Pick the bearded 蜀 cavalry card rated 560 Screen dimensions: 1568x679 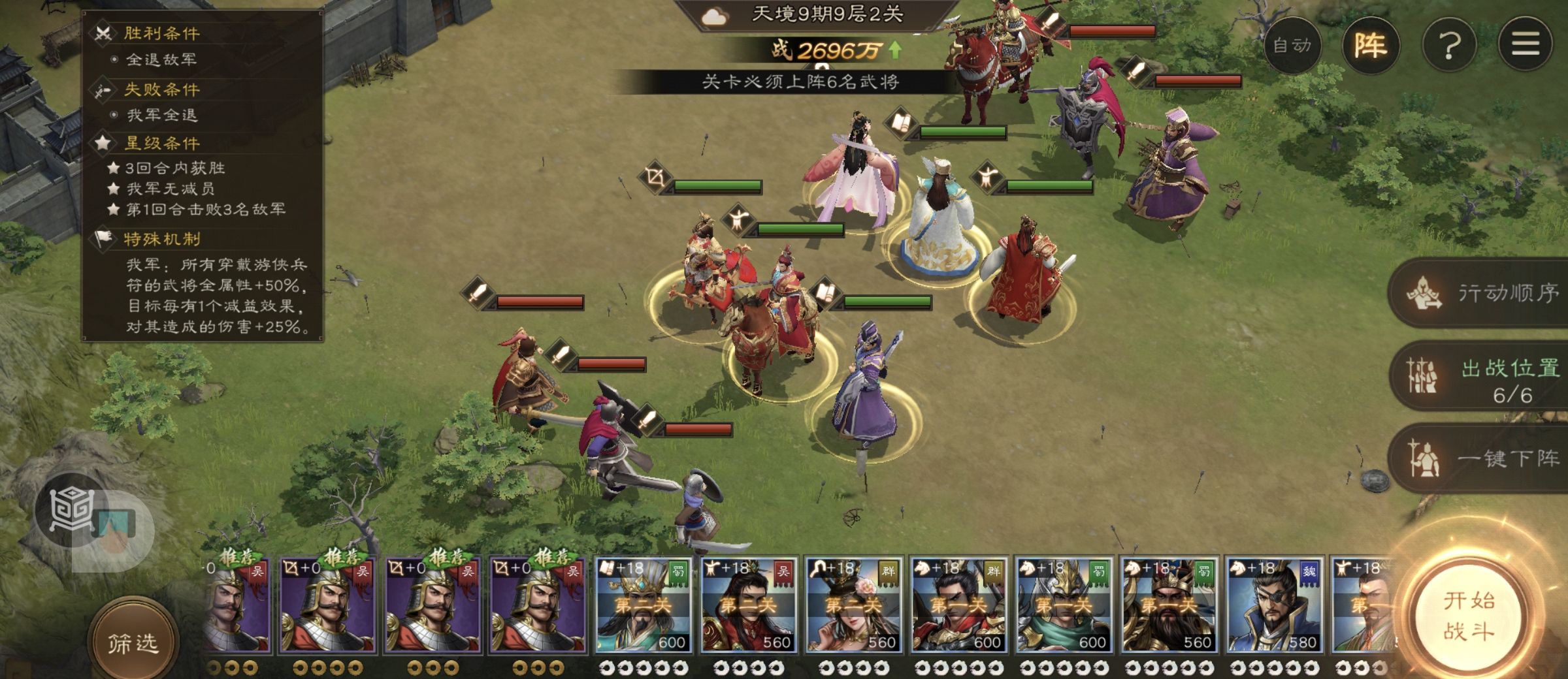pos(1169,605)
